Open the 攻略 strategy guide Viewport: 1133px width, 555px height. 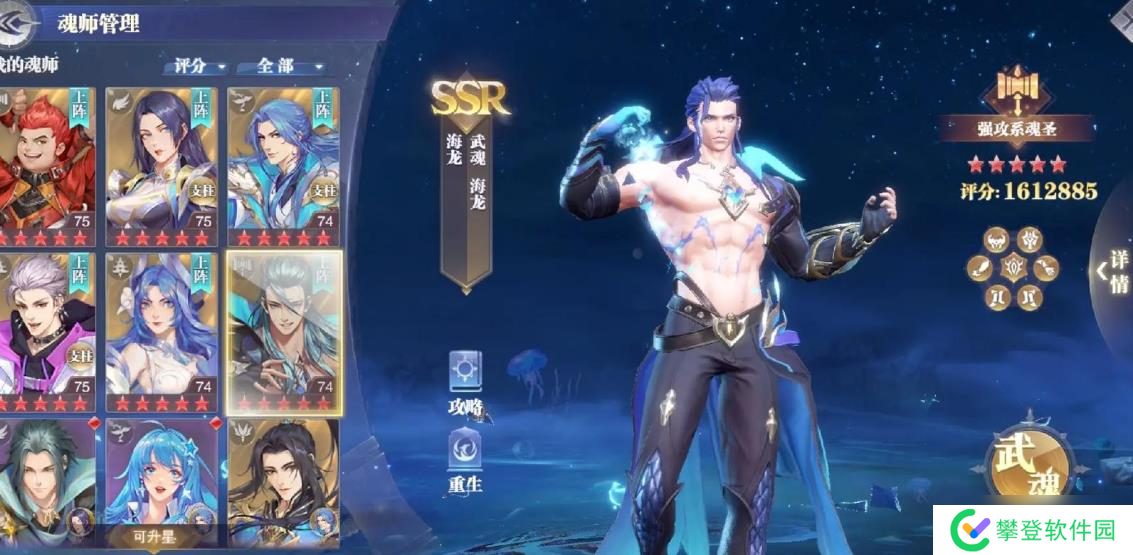pos(466,382)
